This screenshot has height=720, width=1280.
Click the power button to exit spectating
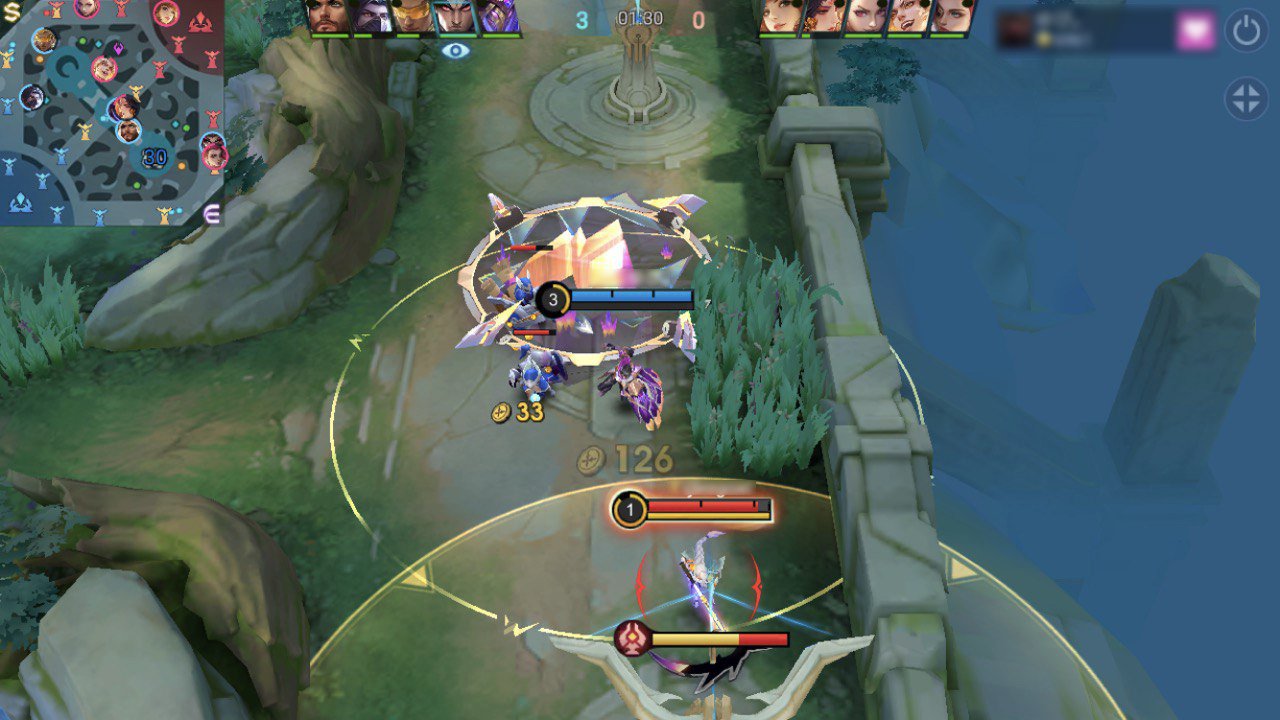(1246, 31)
